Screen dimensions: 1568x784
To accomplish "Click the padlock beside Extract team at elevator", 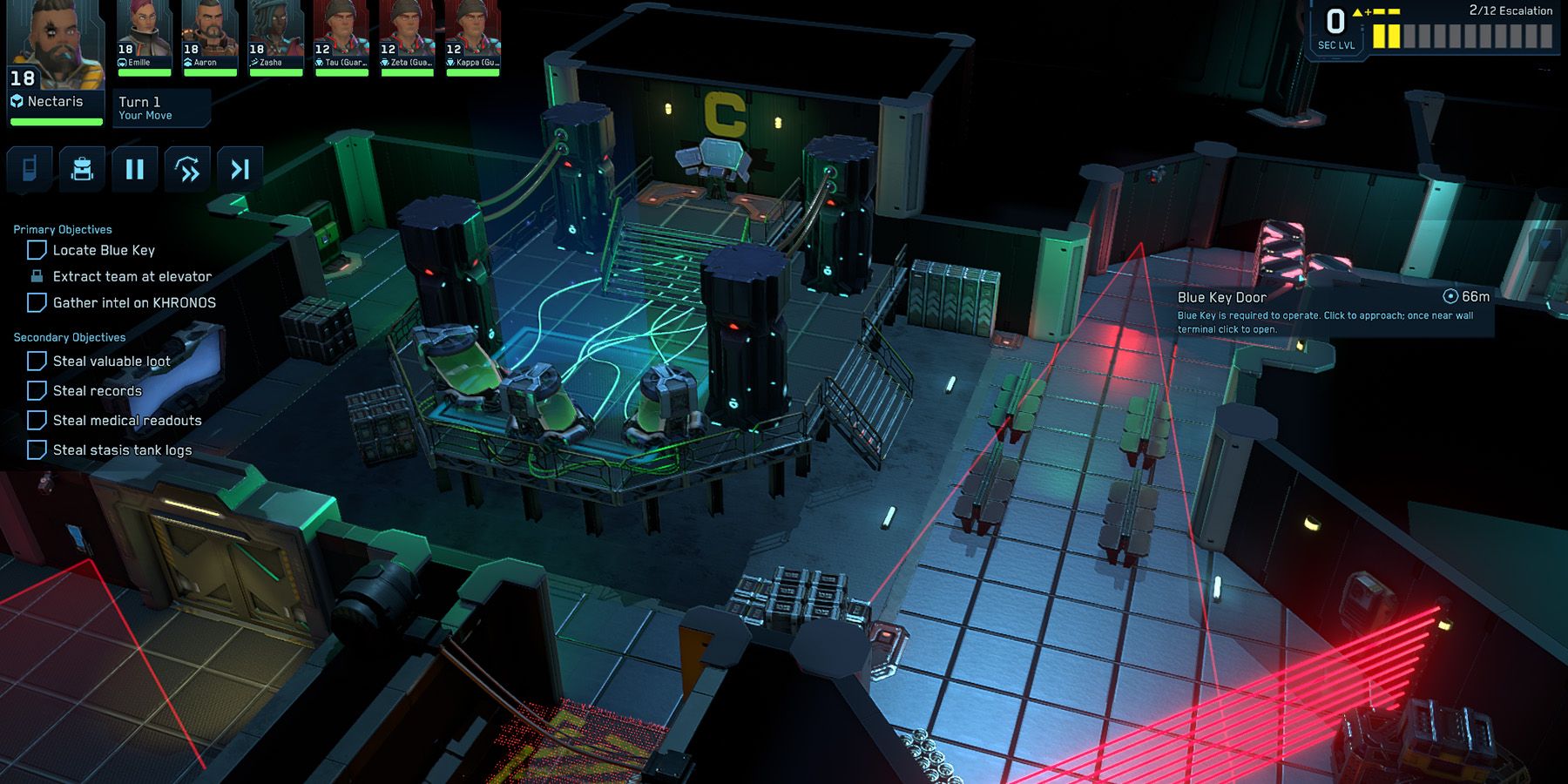I will click(x=36, y=276).
